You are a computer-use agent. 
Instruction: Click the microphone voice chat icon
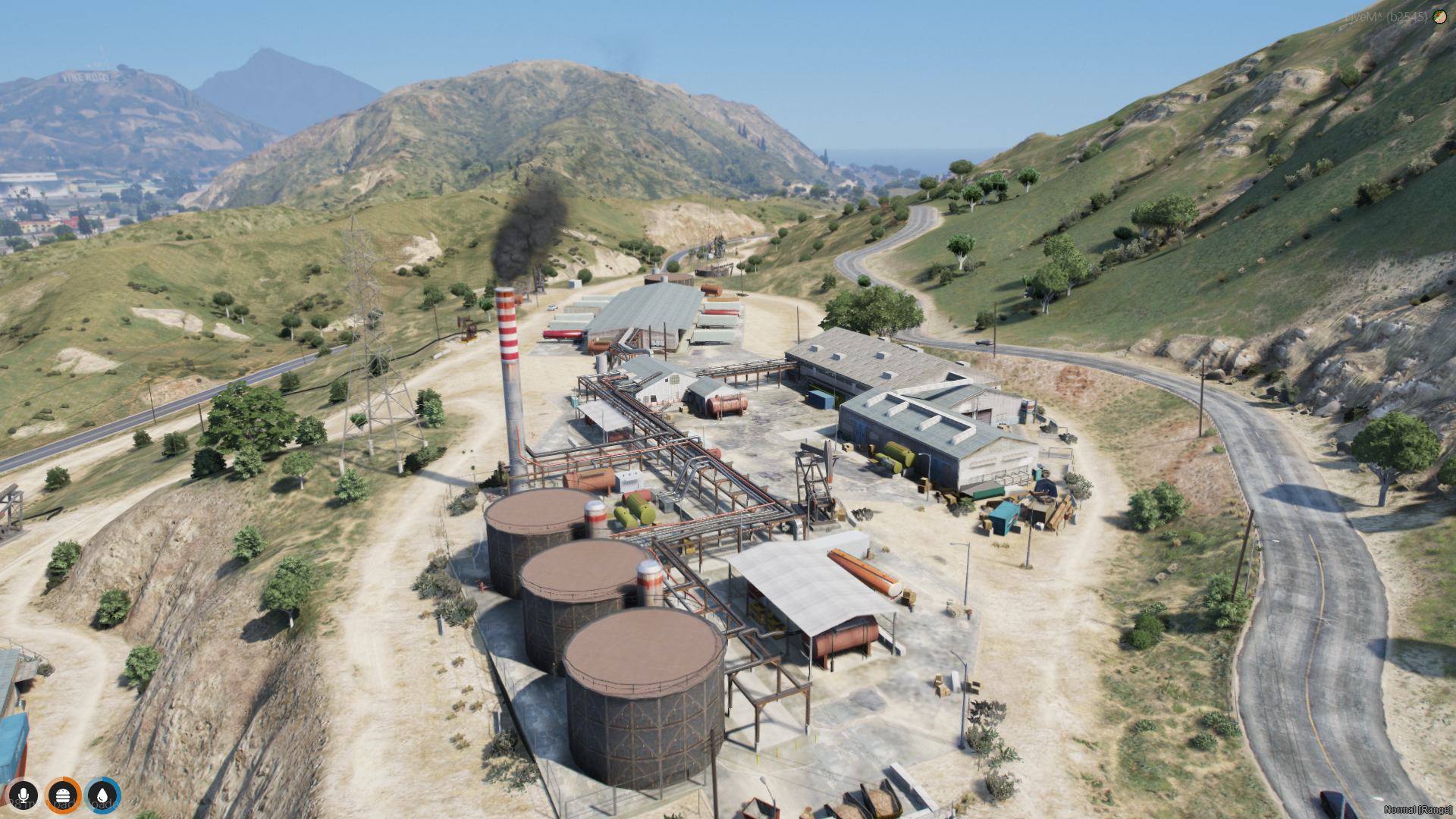coord(24,795)
